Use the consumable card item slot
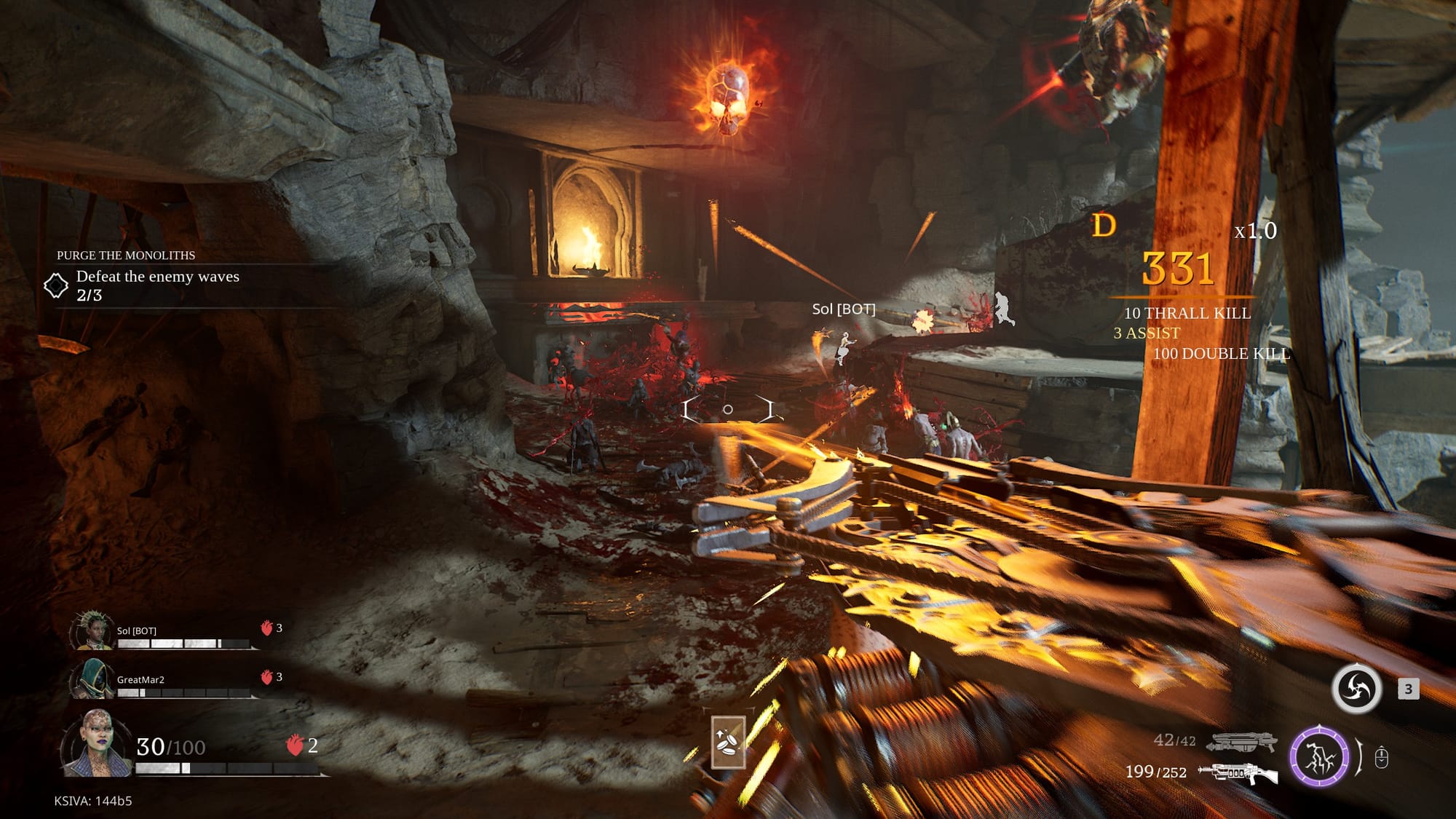This screenshot has height=819, width=1456. tap(728, 742)
